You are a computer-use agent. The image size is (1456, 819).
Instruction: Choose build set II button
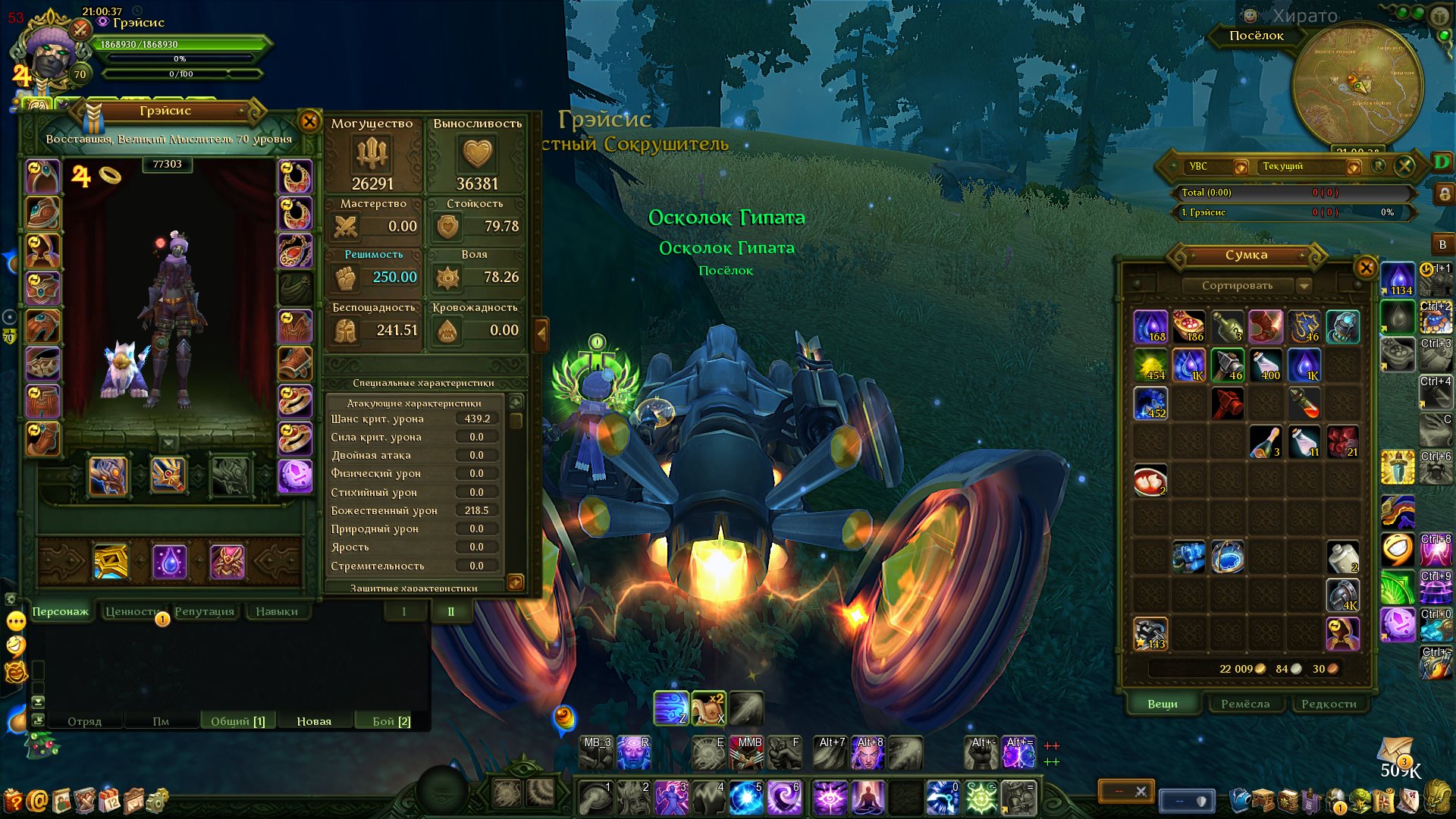click(x=450, y=612)
